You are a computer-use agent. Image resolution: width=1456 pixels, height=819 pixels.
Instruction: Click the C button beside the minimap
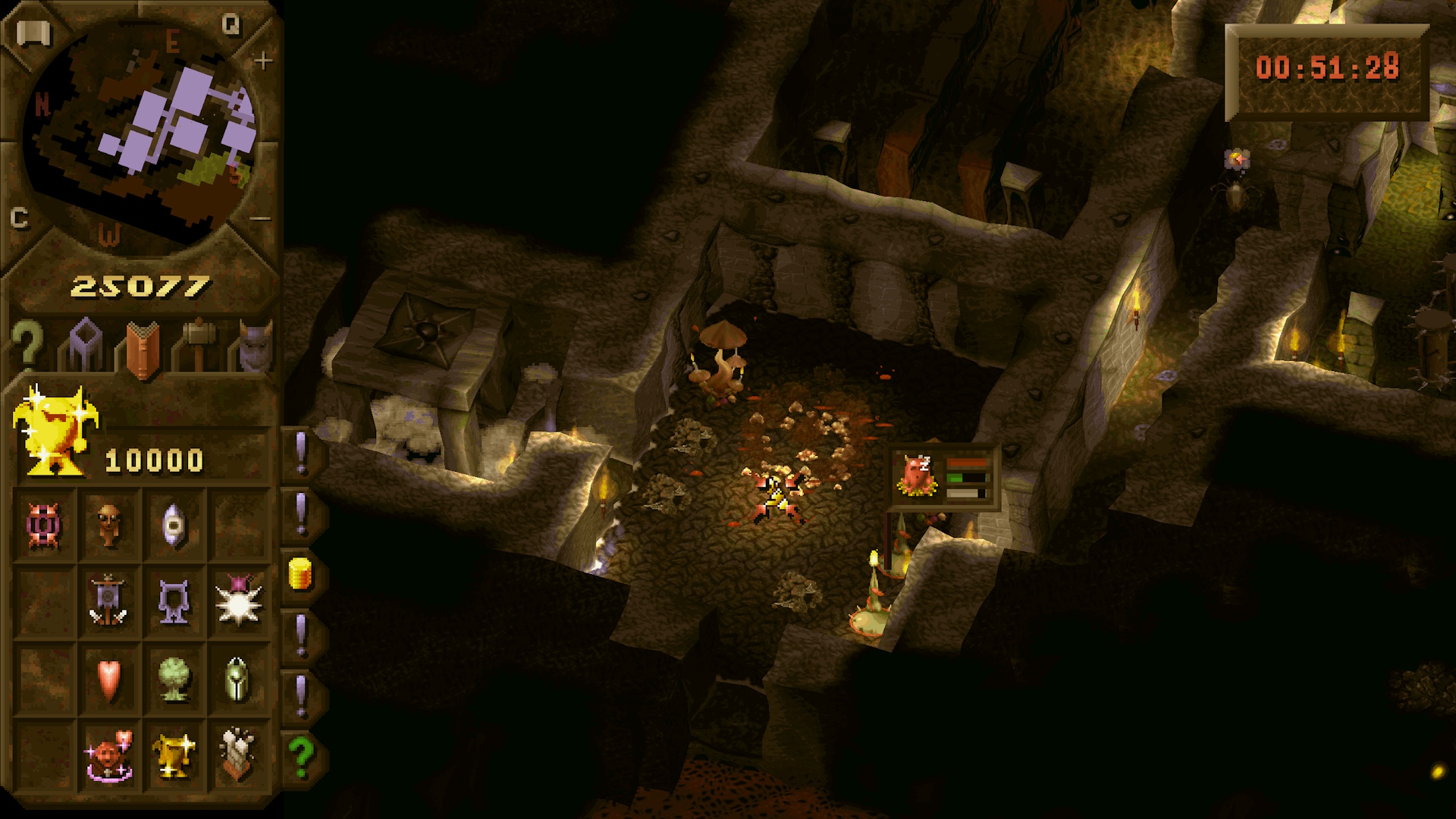click(20, 218)
